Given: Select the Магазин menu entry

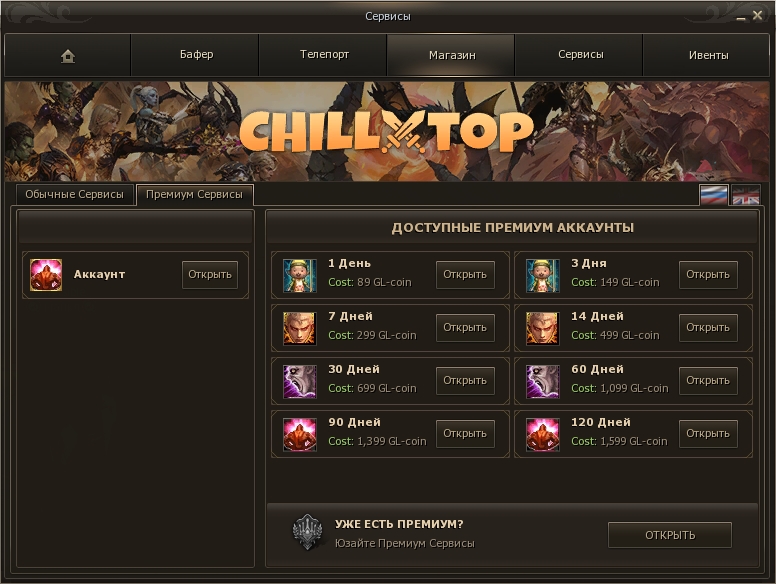Looking at the screenshot, I should click(x=451, y=55).
